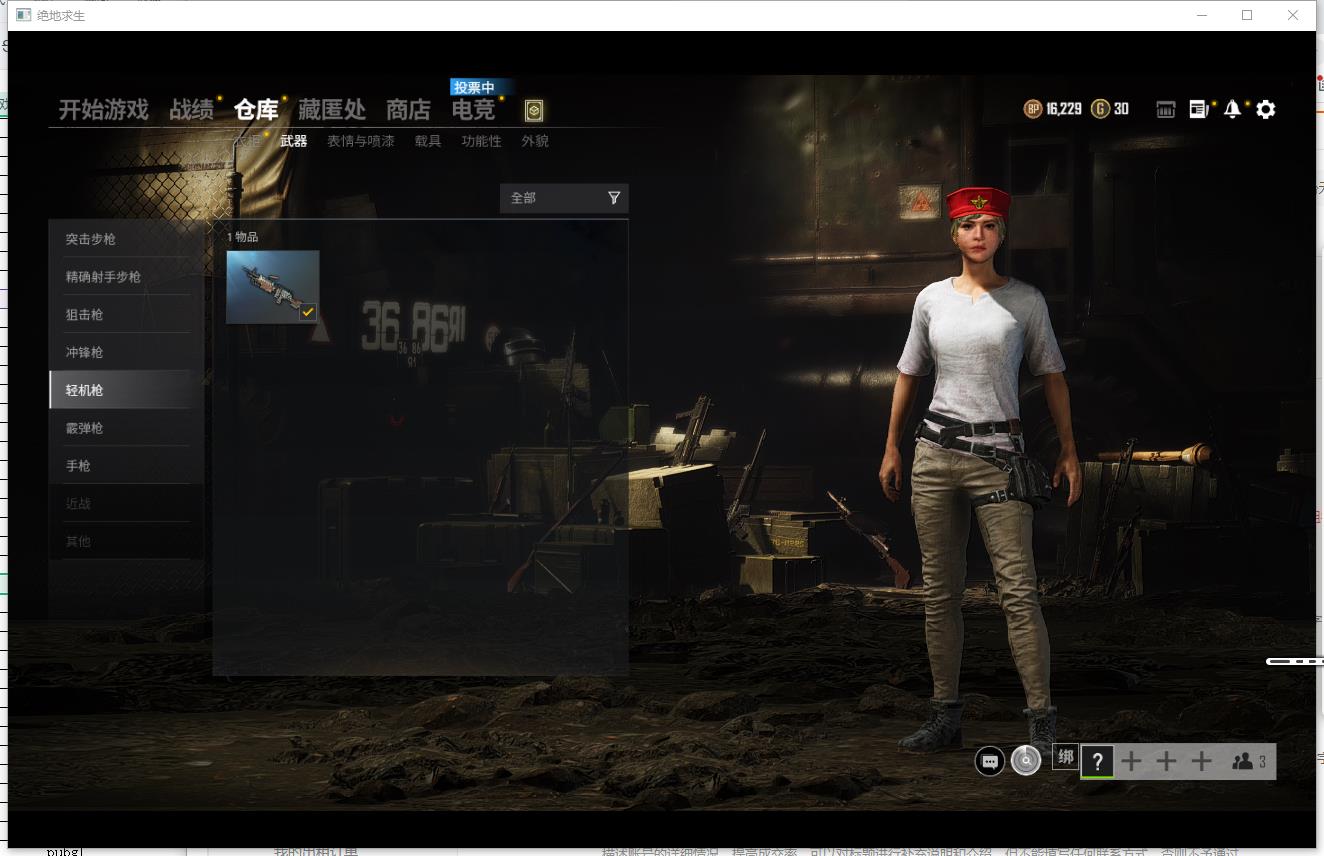Open the news panel icon
This screenshot has height=856, width=1324.
point(1198,109)
